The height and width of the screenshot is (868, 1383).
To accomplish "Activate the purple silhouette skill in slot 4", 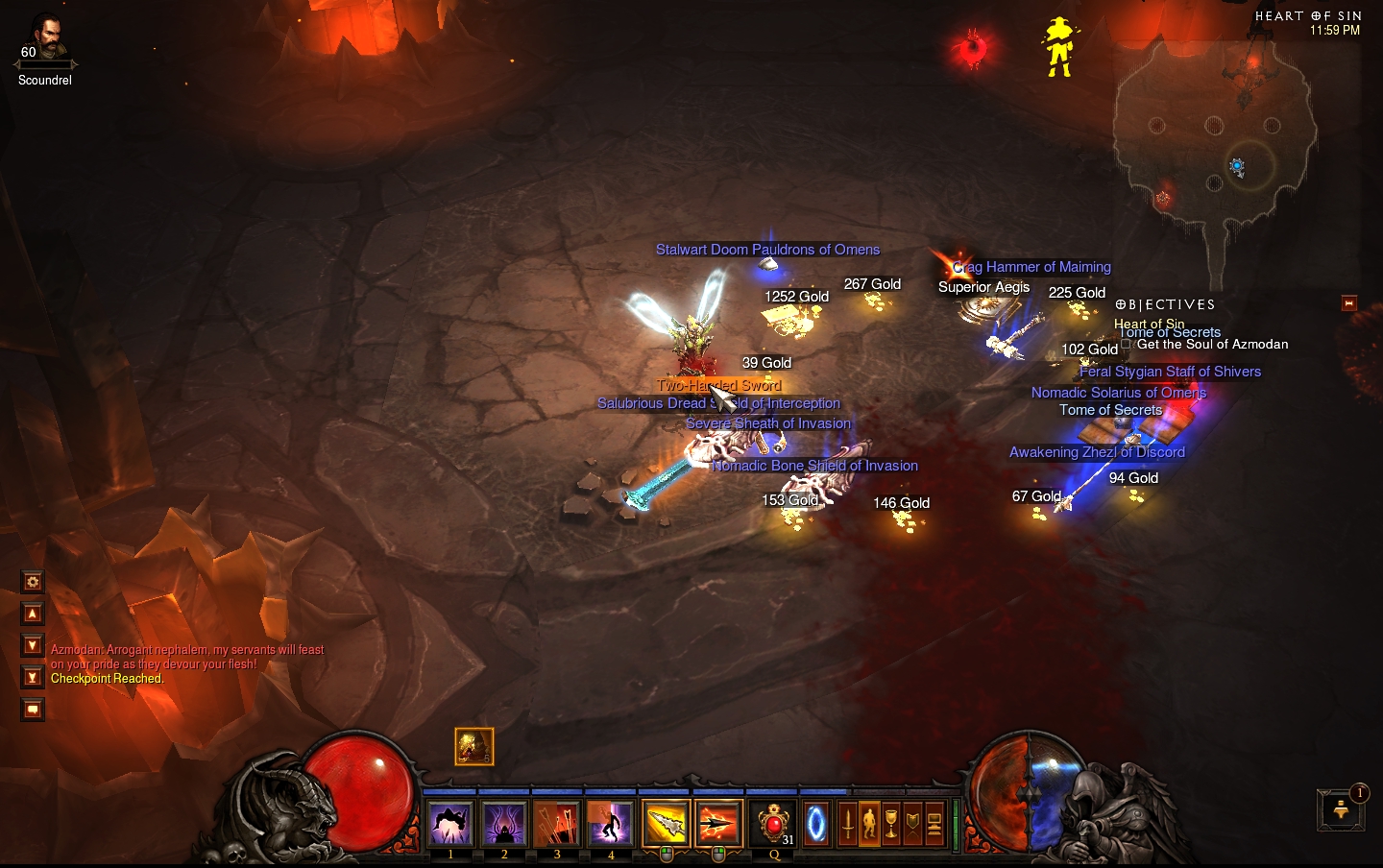I will (611, 824).
